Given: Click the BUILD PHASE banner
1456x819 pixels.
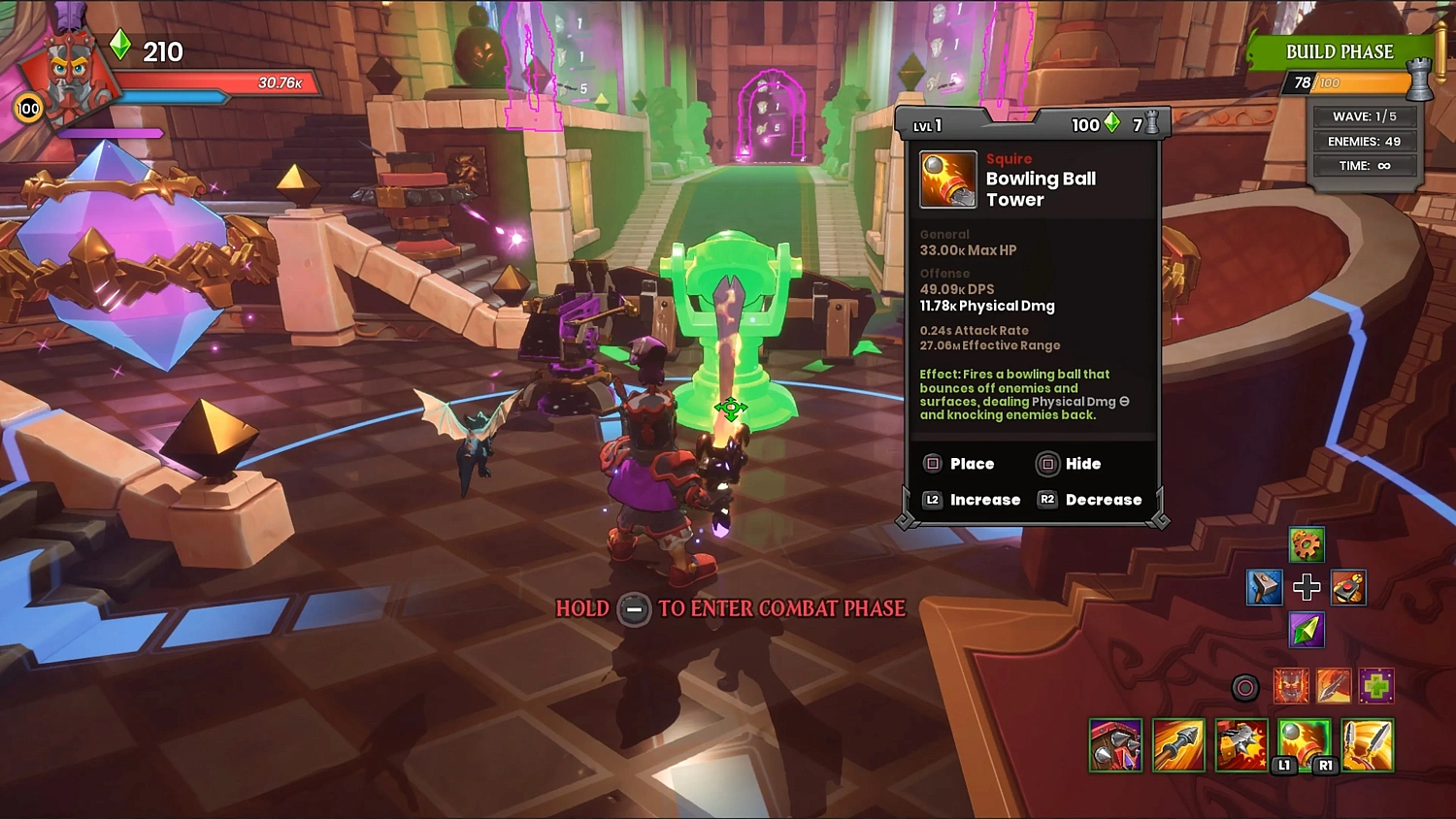Looking at the screenshot, I should (1340, 51).
